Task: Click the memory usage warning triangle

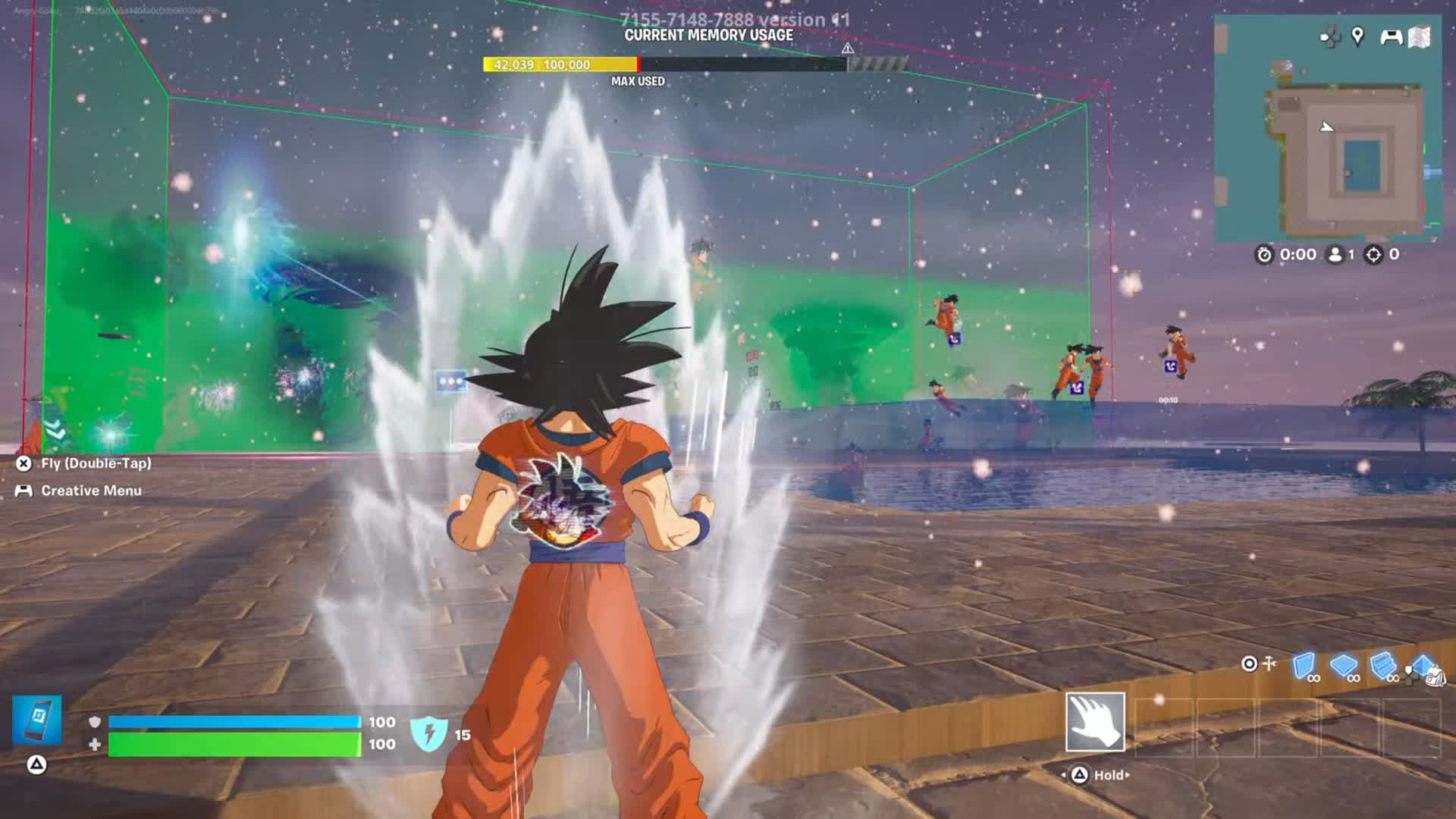Action: (848, 49)
